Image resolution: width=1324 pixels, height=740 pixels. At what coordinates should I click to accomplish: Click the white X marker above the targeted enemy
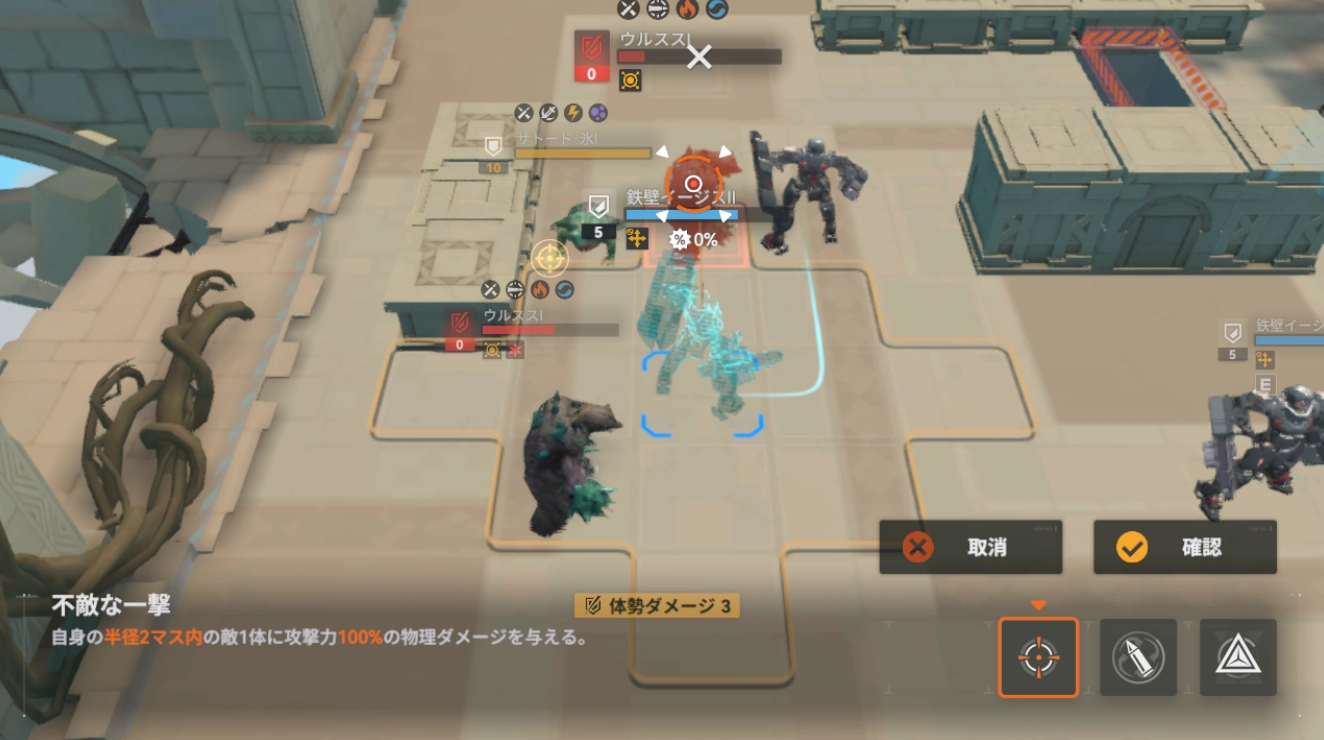pos(698,57)
